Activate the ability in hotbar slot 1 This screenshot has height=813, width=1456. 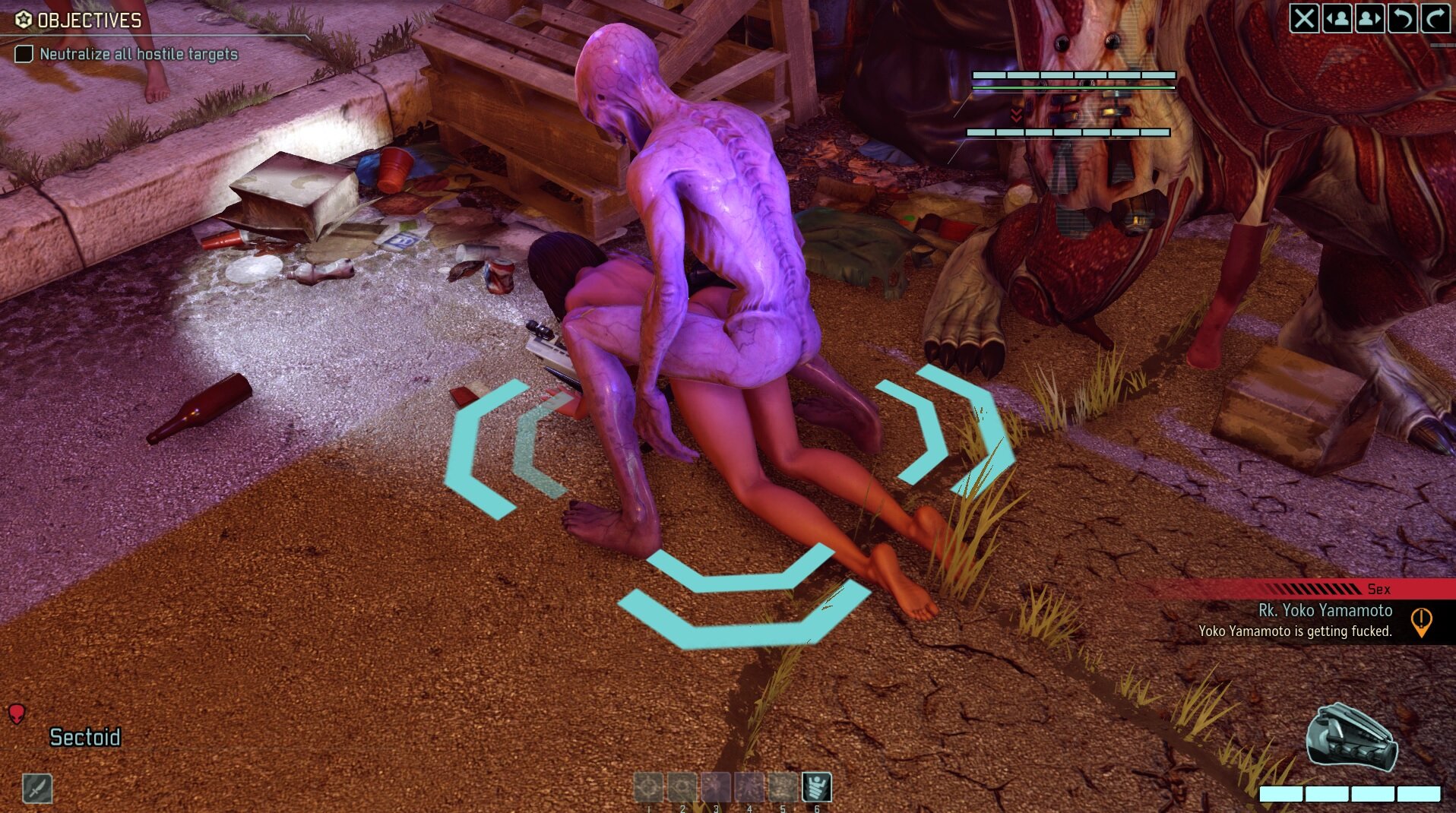click(x=648, y=788)
